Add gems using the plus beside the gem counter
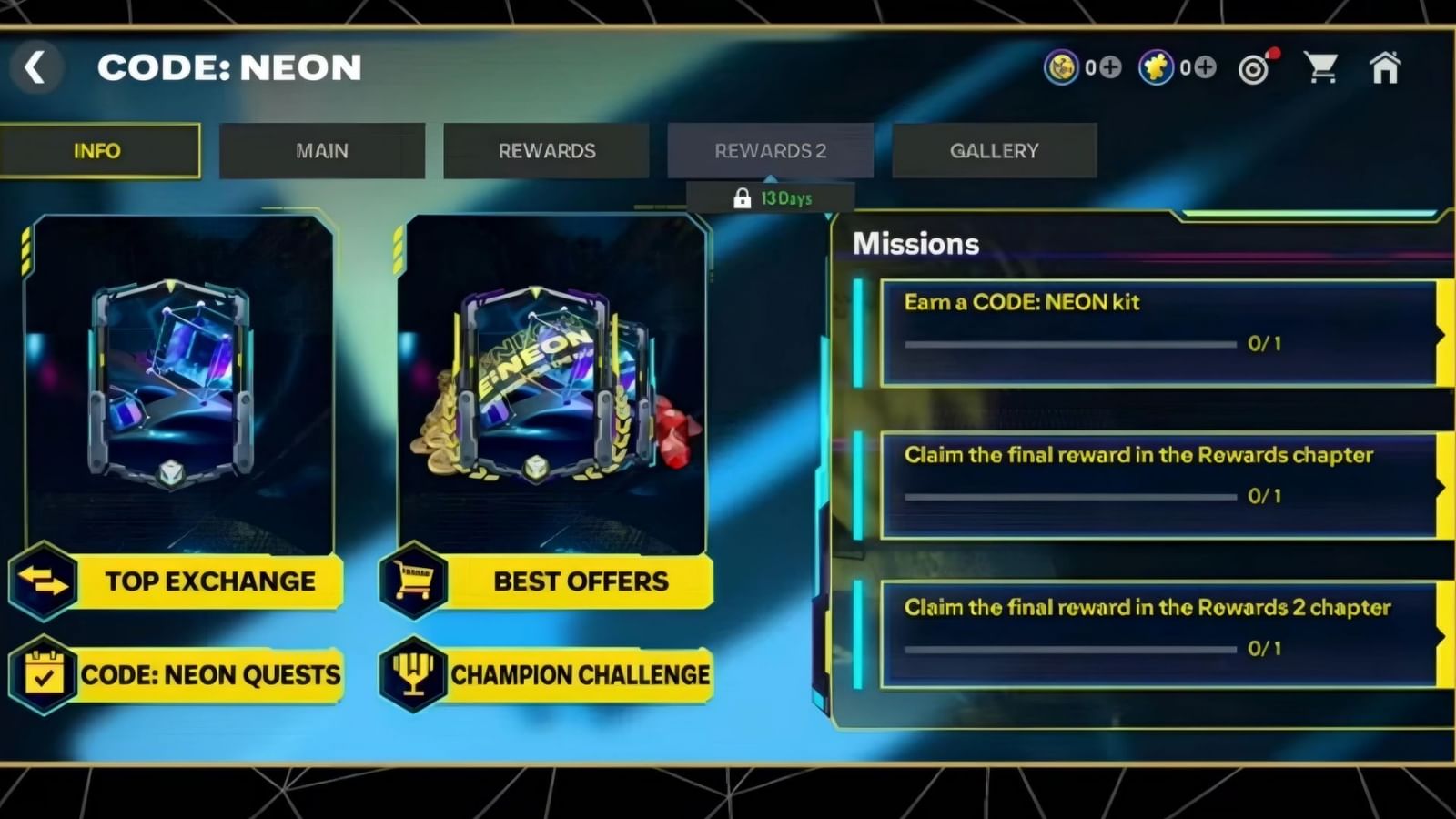The height and width of the screenshot is (819, 1456). [x=1205, y=66]
